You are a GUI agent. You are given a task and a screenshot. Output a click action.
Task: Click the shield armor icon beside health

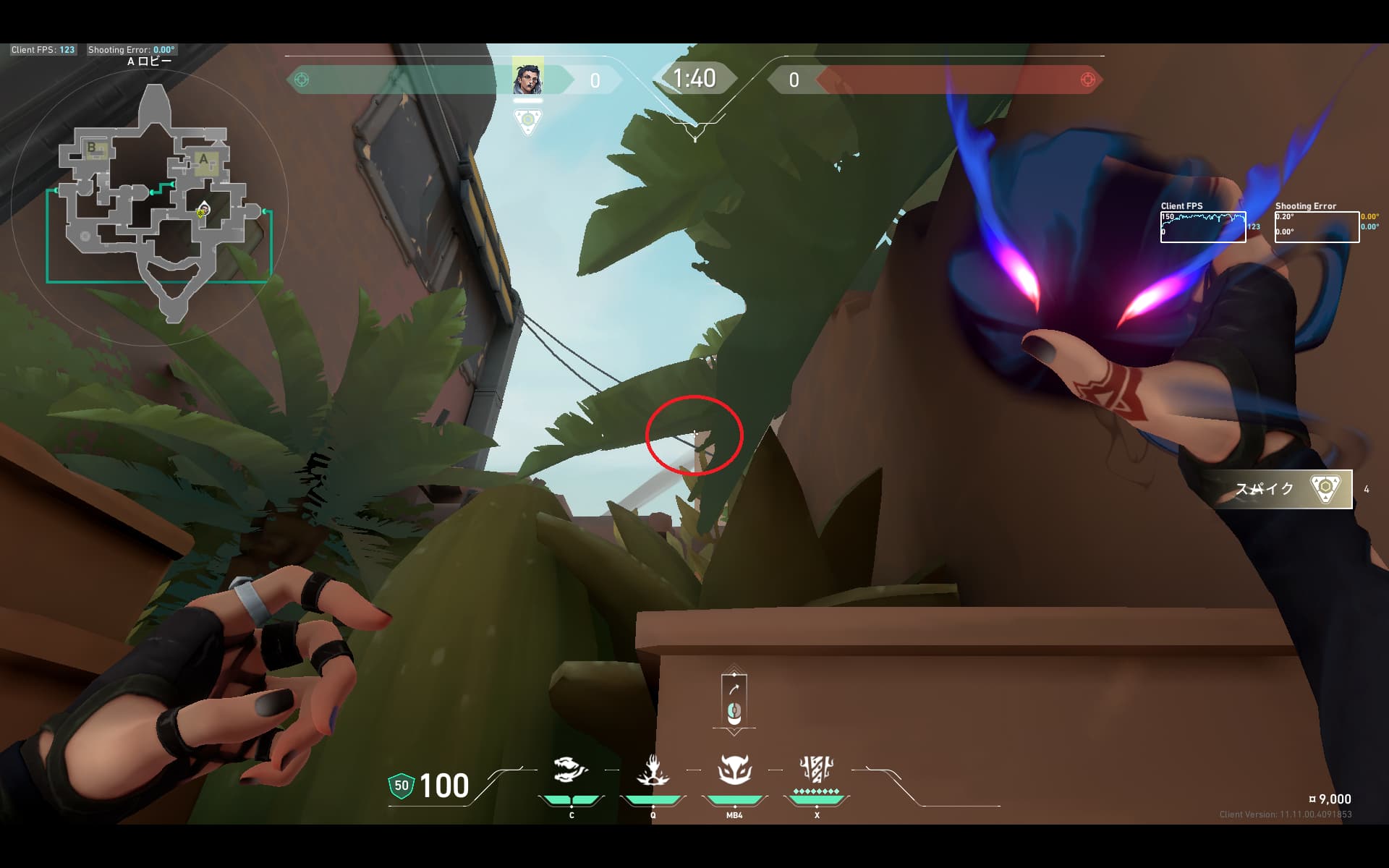(402, 786)
